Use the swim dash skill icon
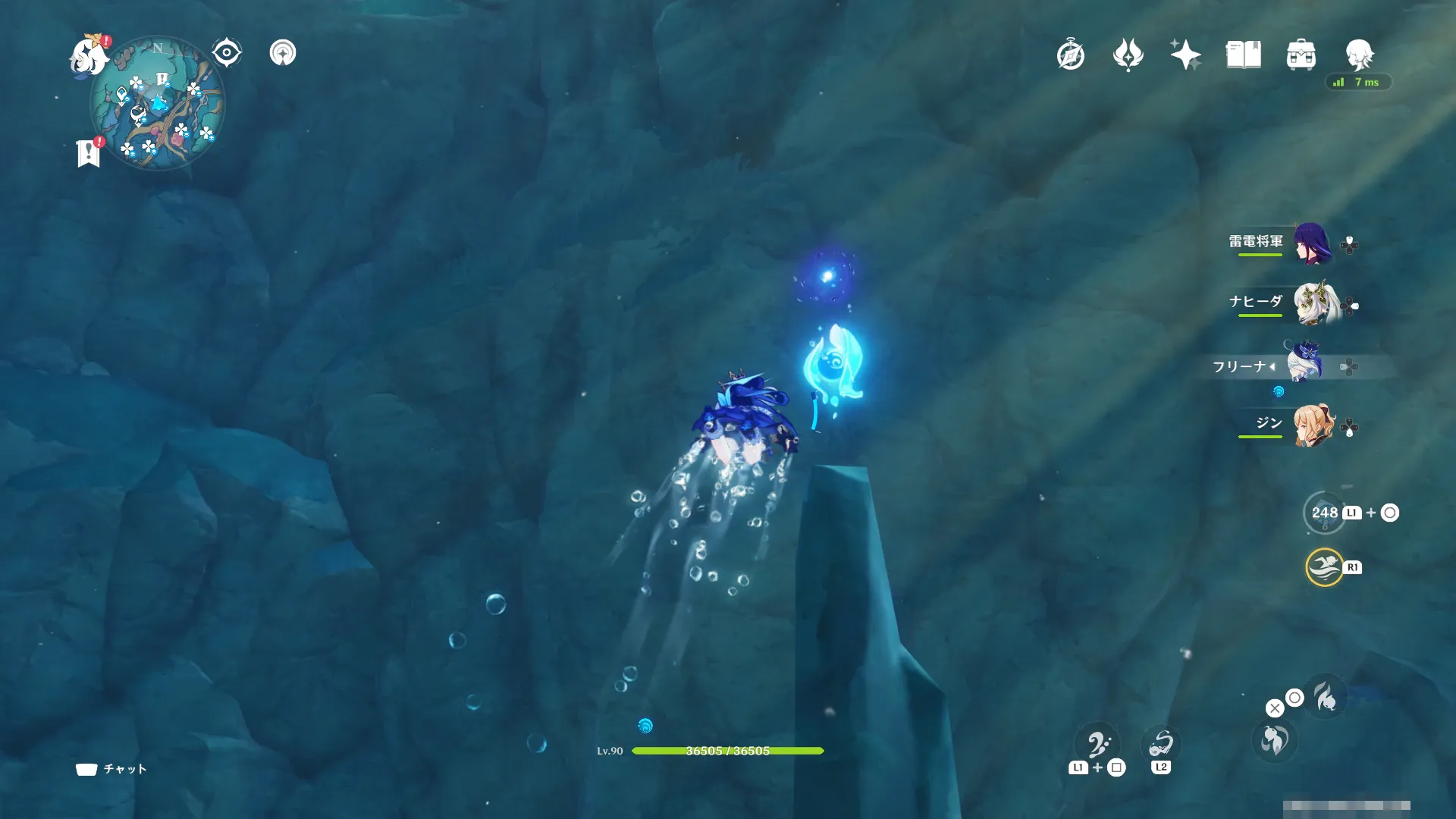The width and height of the screenshot is (1456, 819). (x=1324, y=567)
